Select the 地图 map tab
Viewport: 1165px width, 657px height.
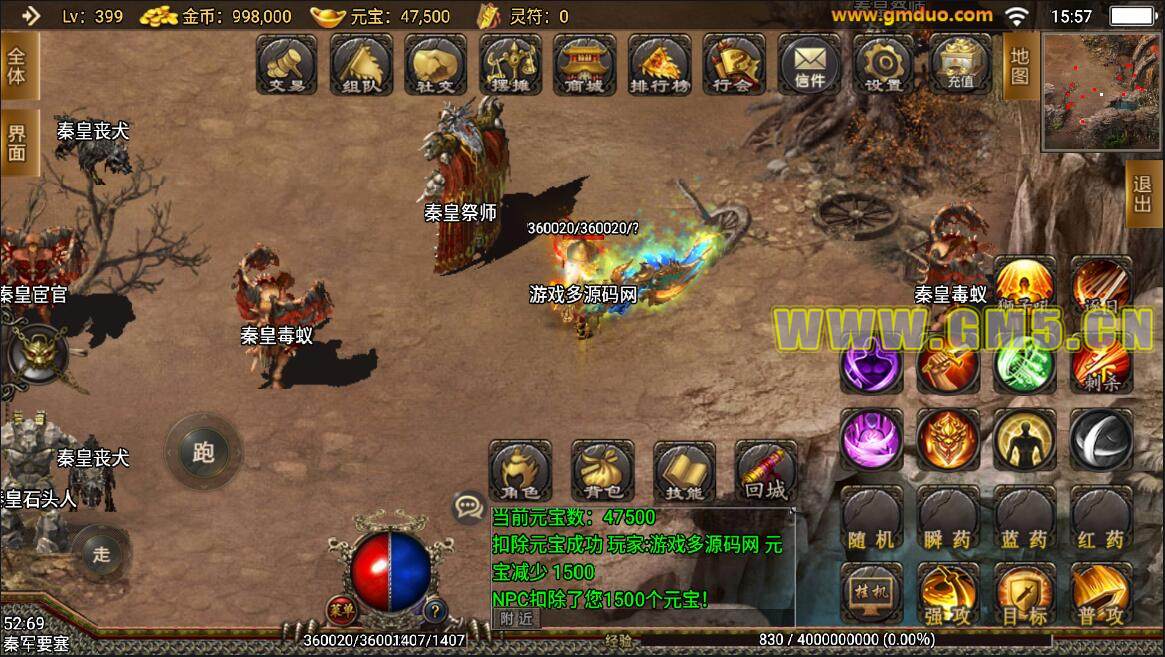[1019, 66]
